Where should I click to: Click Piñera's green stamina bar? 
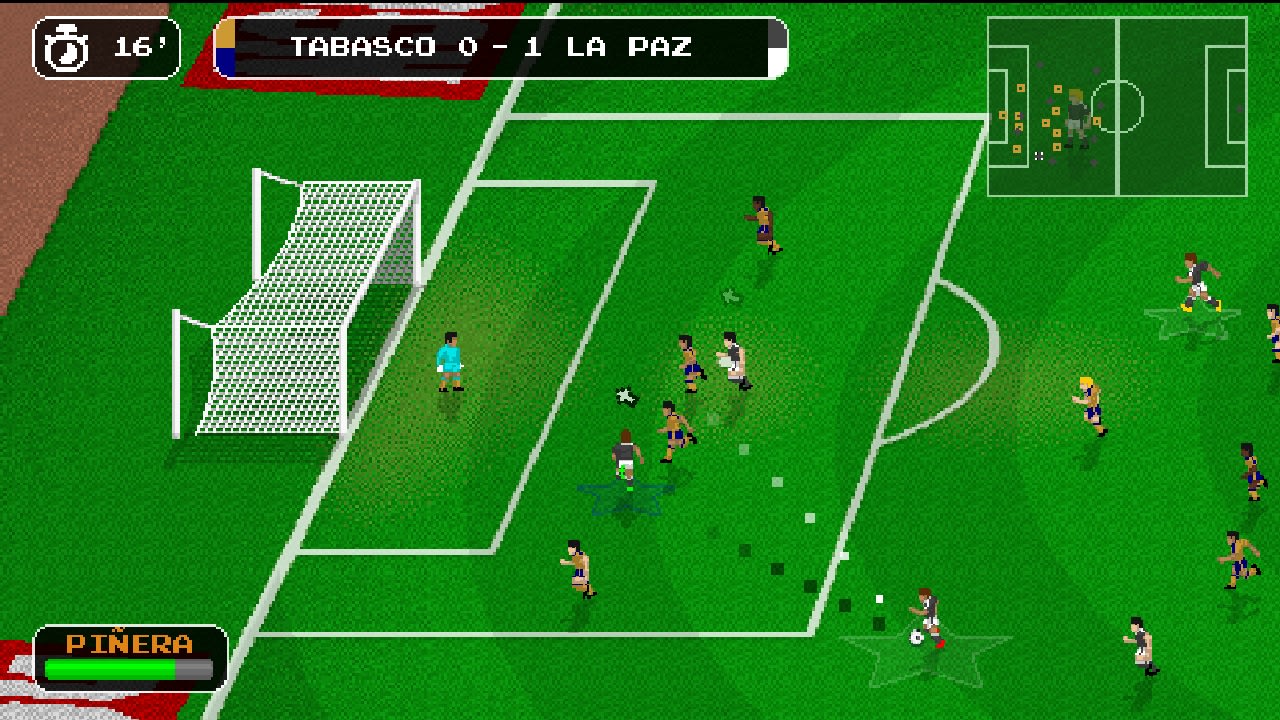(110, 665)
